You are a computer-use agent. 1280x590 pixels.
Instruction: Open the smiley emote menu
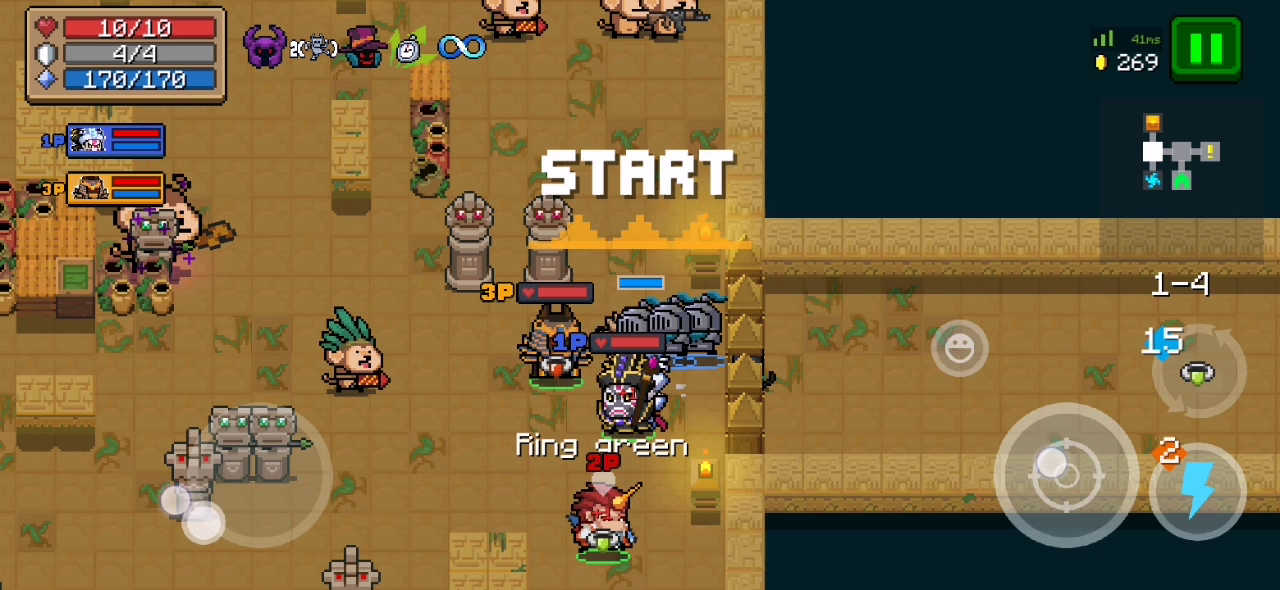coord(959,348)
